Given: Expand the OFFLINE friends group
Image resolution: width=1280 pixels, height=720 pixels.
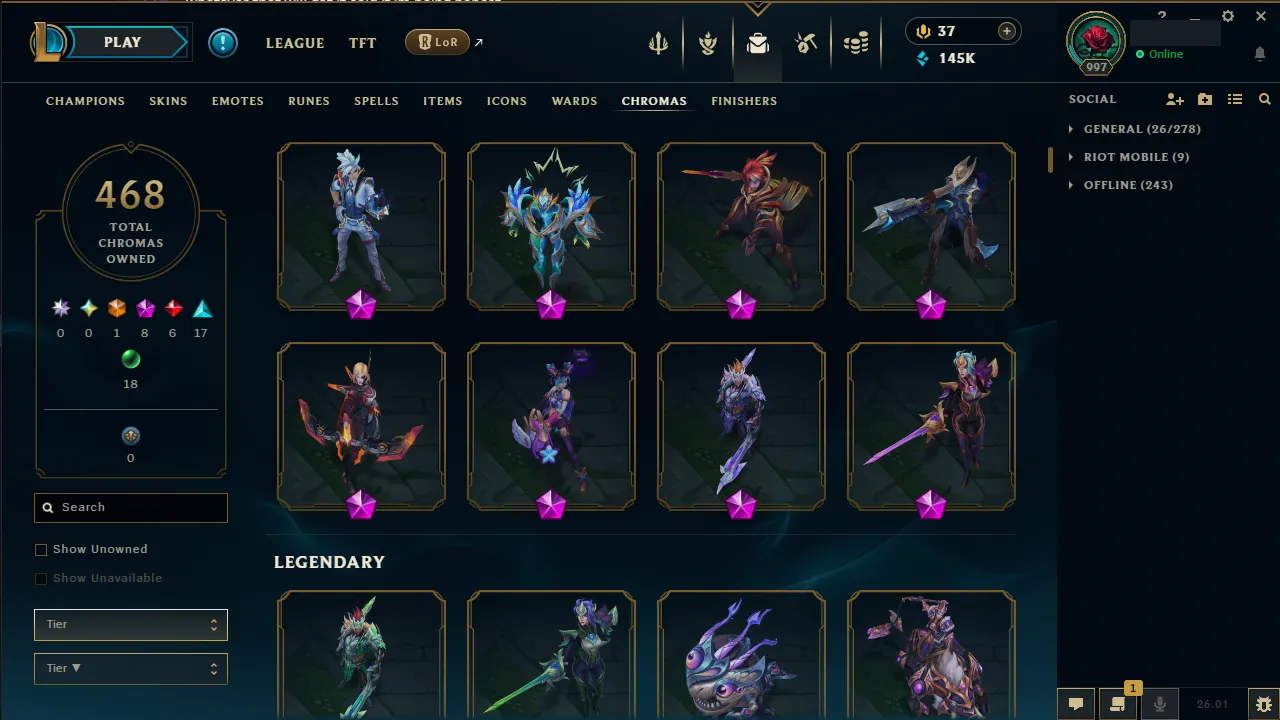Looking at the screenshot, I should [1130, 184].
